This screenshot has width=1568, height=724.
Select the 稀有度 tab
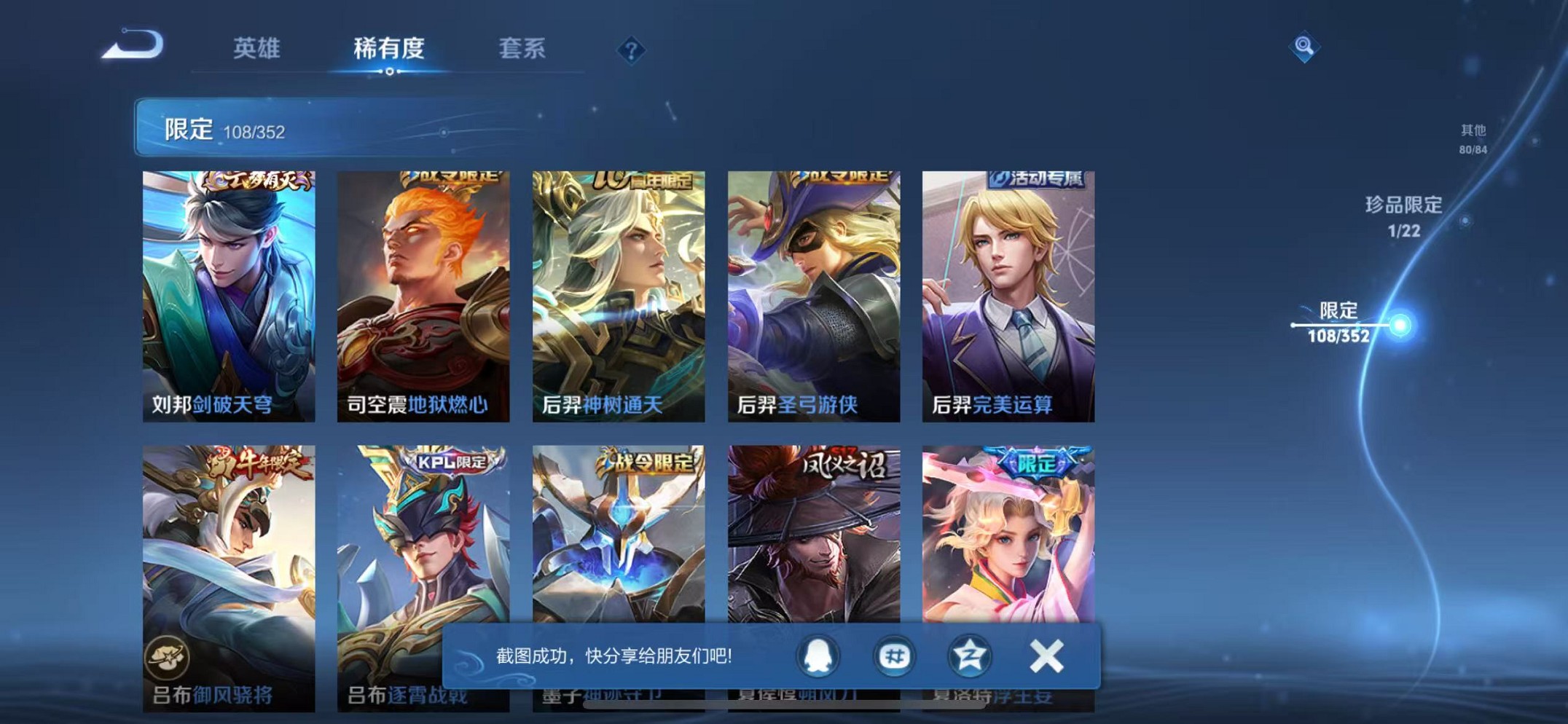(390, 50)
